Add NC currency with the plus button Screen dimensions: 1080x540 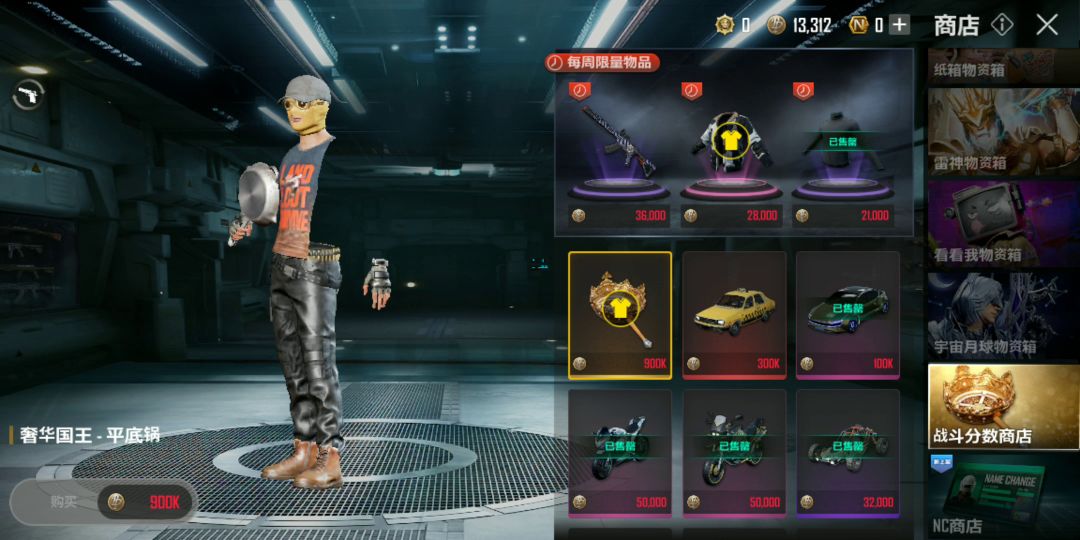coord(900,25)
